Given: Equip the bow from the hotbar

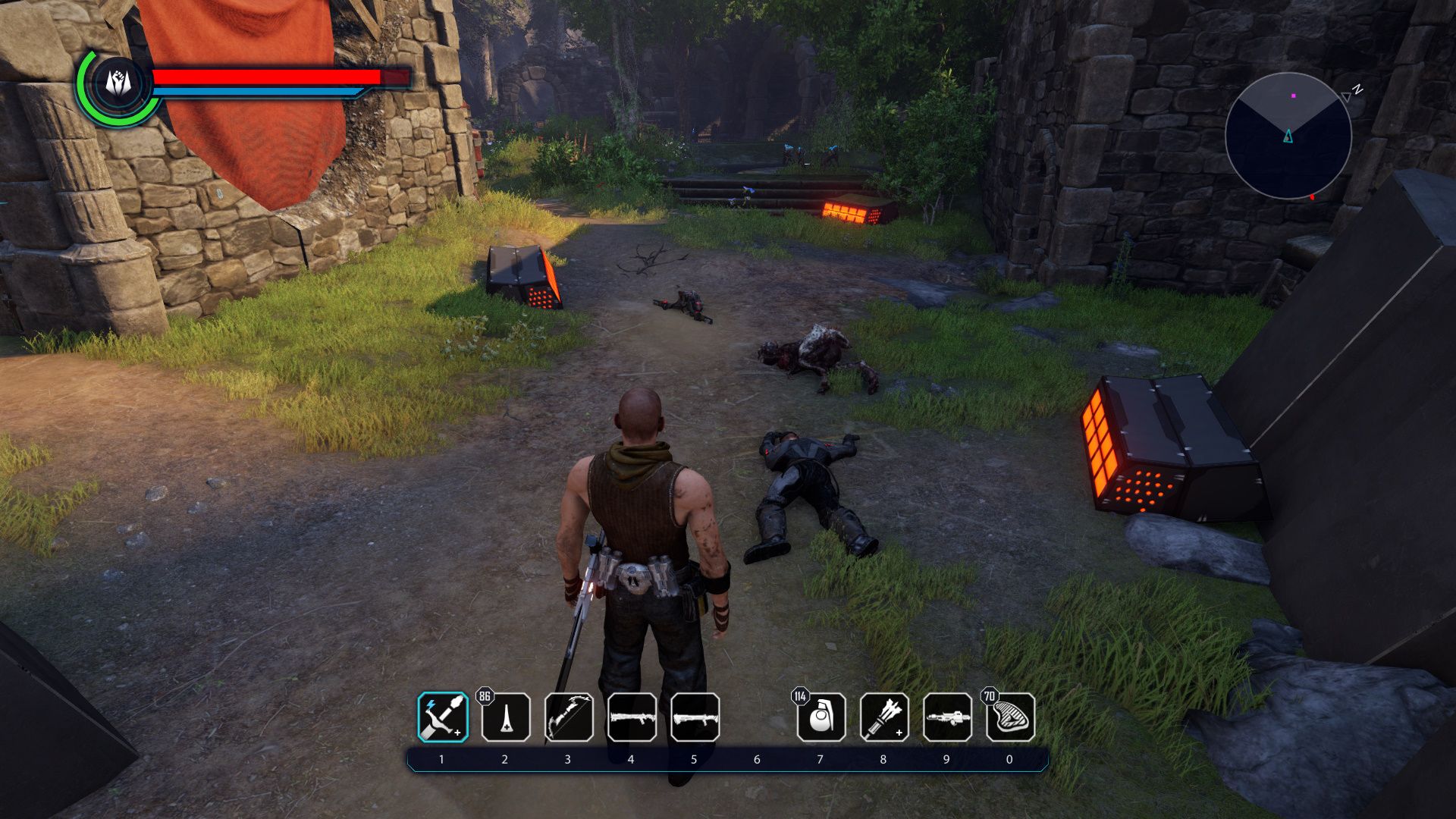Looking at the screenshot, I should (569, 717).
